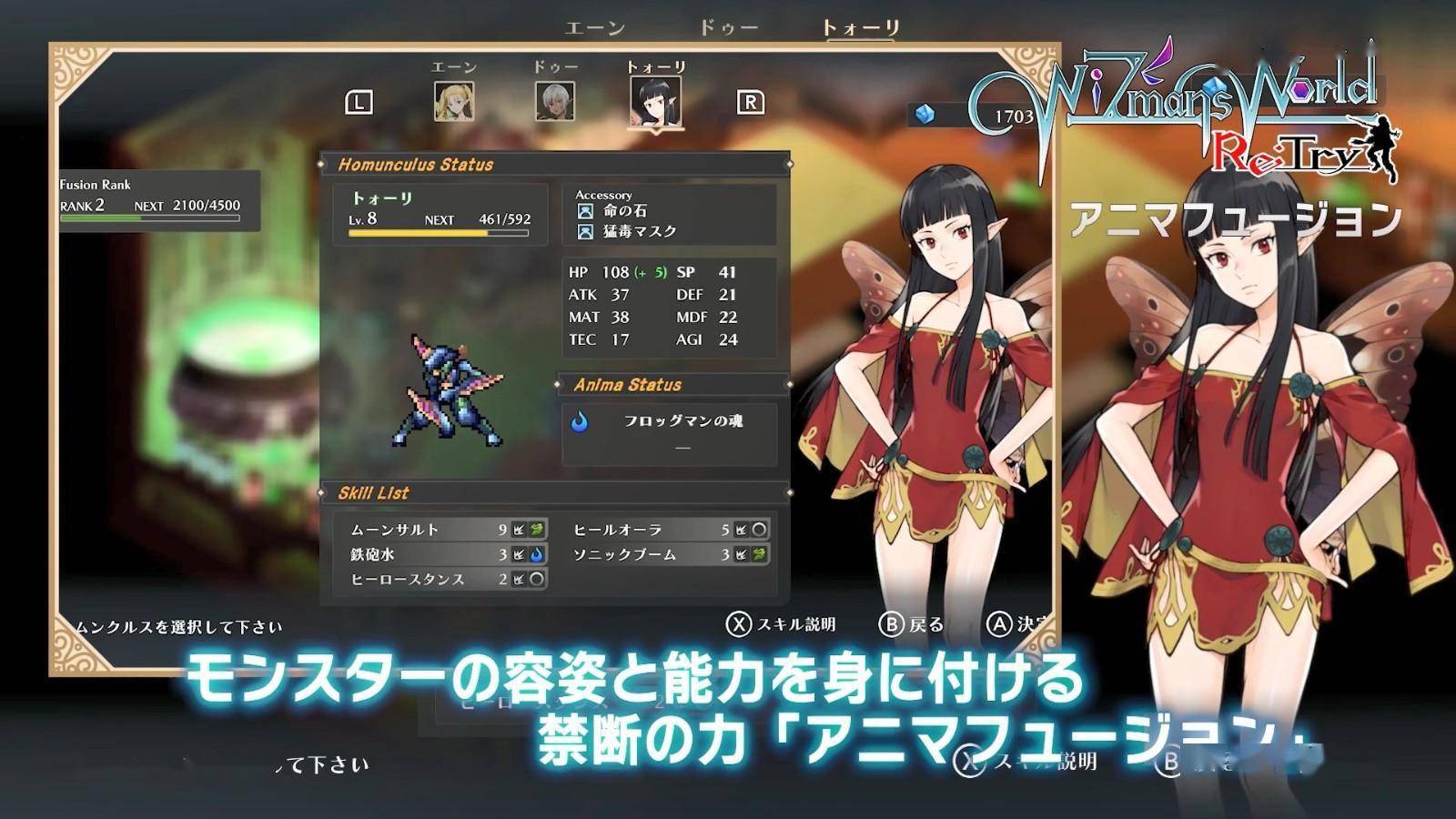Select the 命の石 accessory

[624, 211]
